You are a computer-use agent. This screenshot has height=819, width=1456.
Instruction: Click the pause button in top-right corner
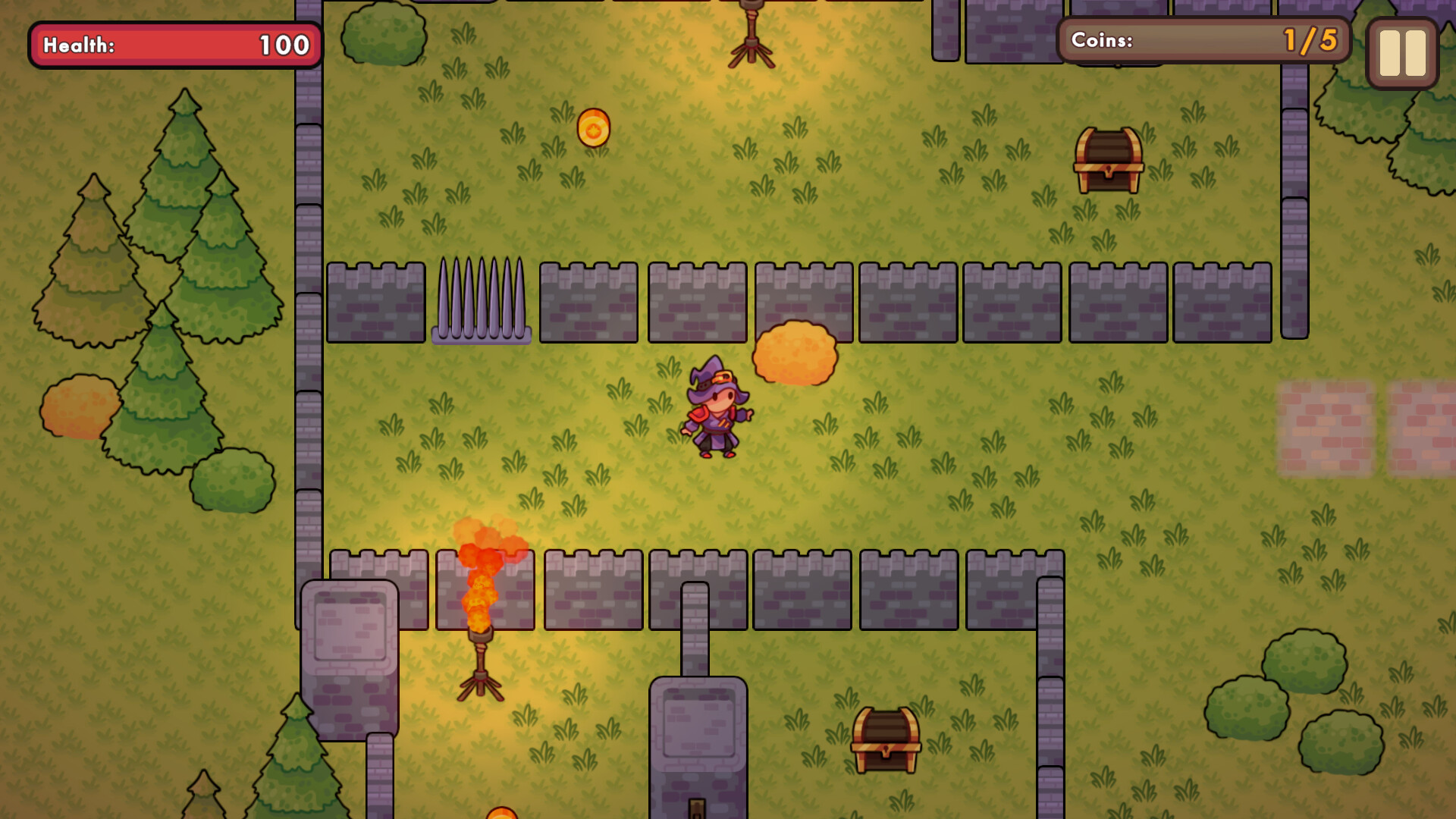pos(1401,51)
